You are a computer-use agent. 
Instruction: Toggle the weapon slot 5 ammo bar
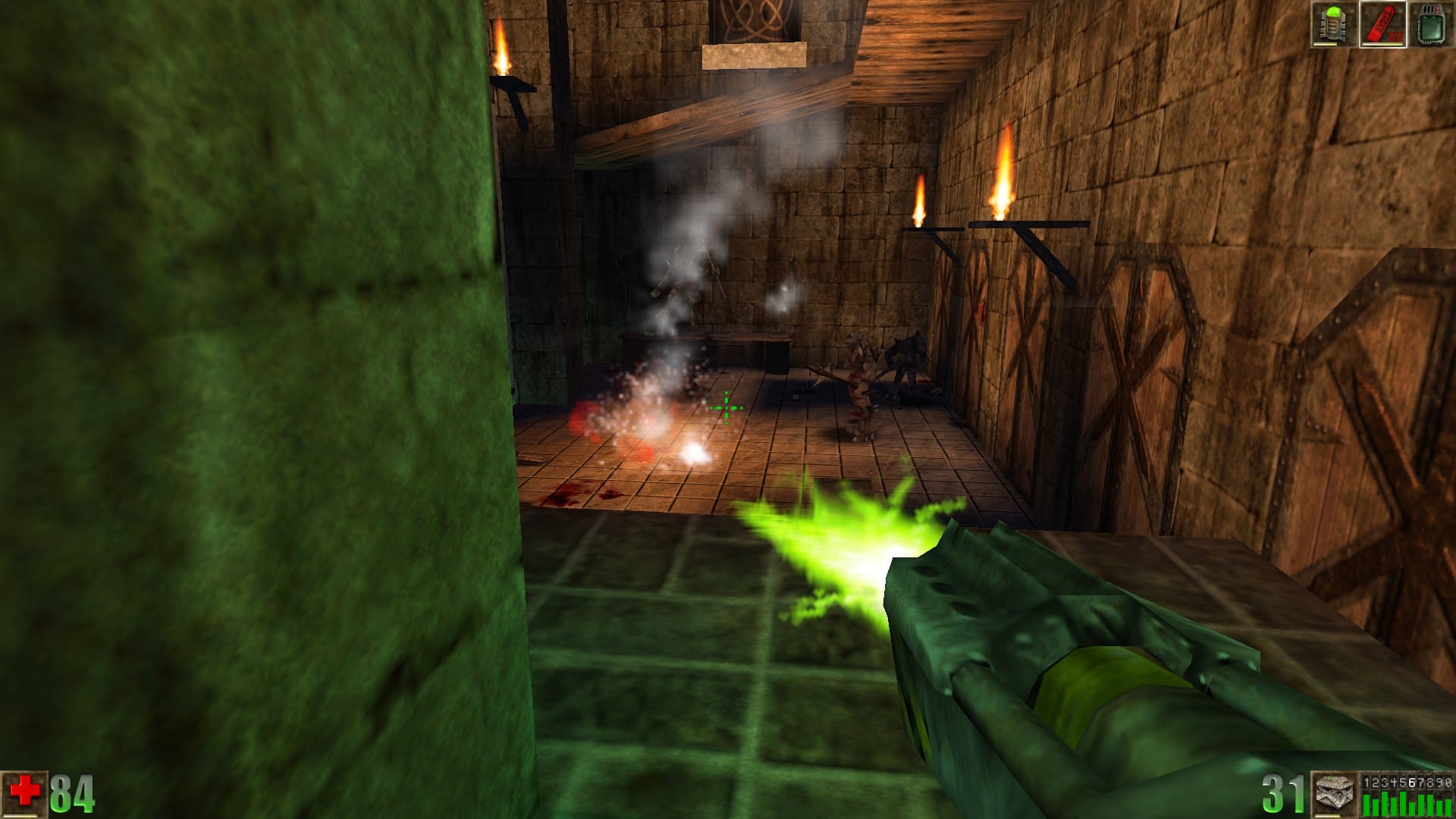(x=1402, y=805)
